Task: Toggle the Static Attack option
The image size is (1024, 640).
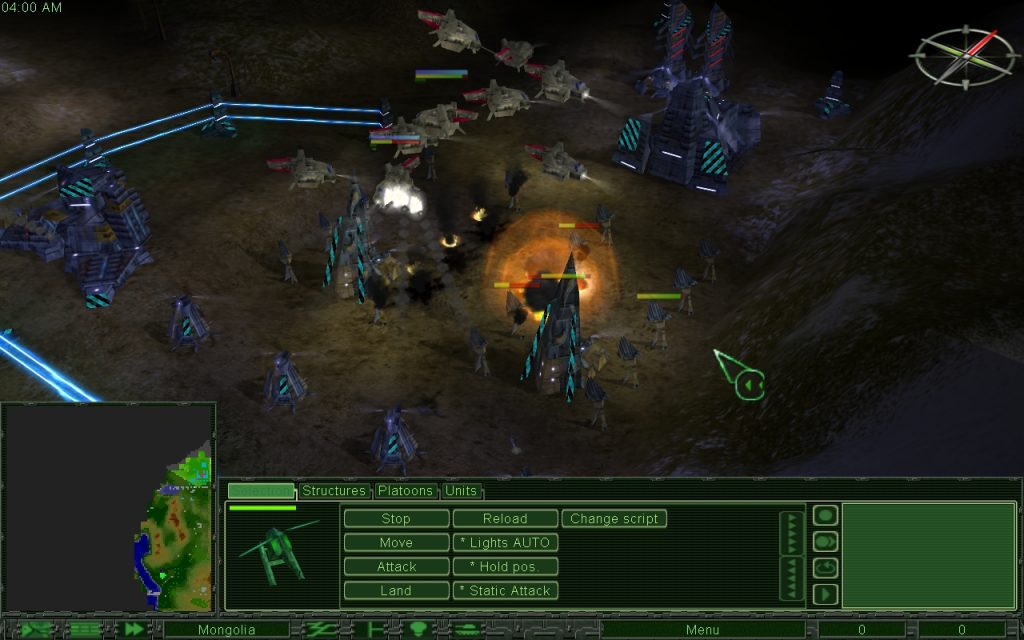Action: pos(505,591)
